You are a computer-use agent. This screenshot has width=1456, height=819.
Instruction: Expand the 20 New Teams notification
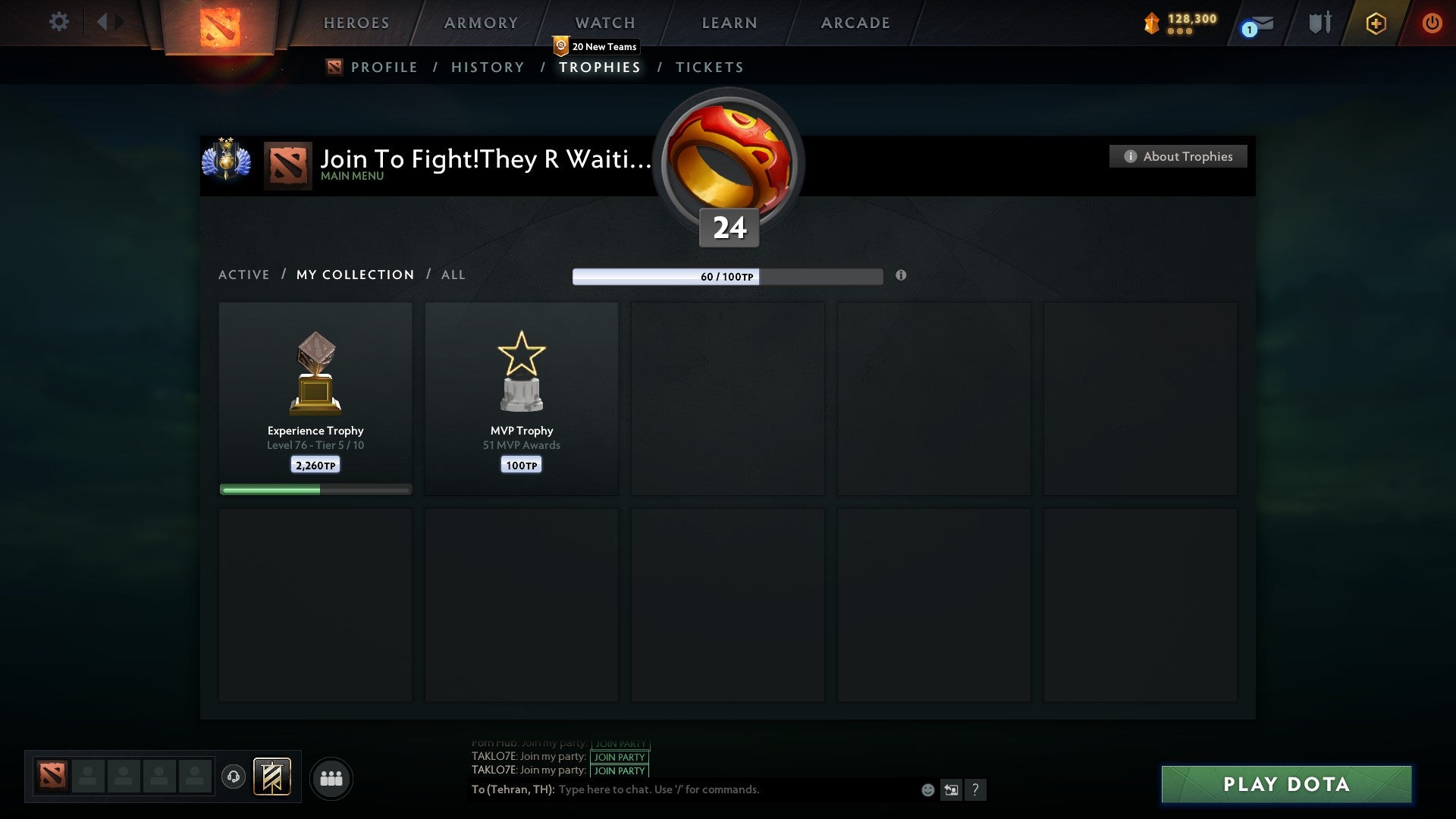click(598, 46)
